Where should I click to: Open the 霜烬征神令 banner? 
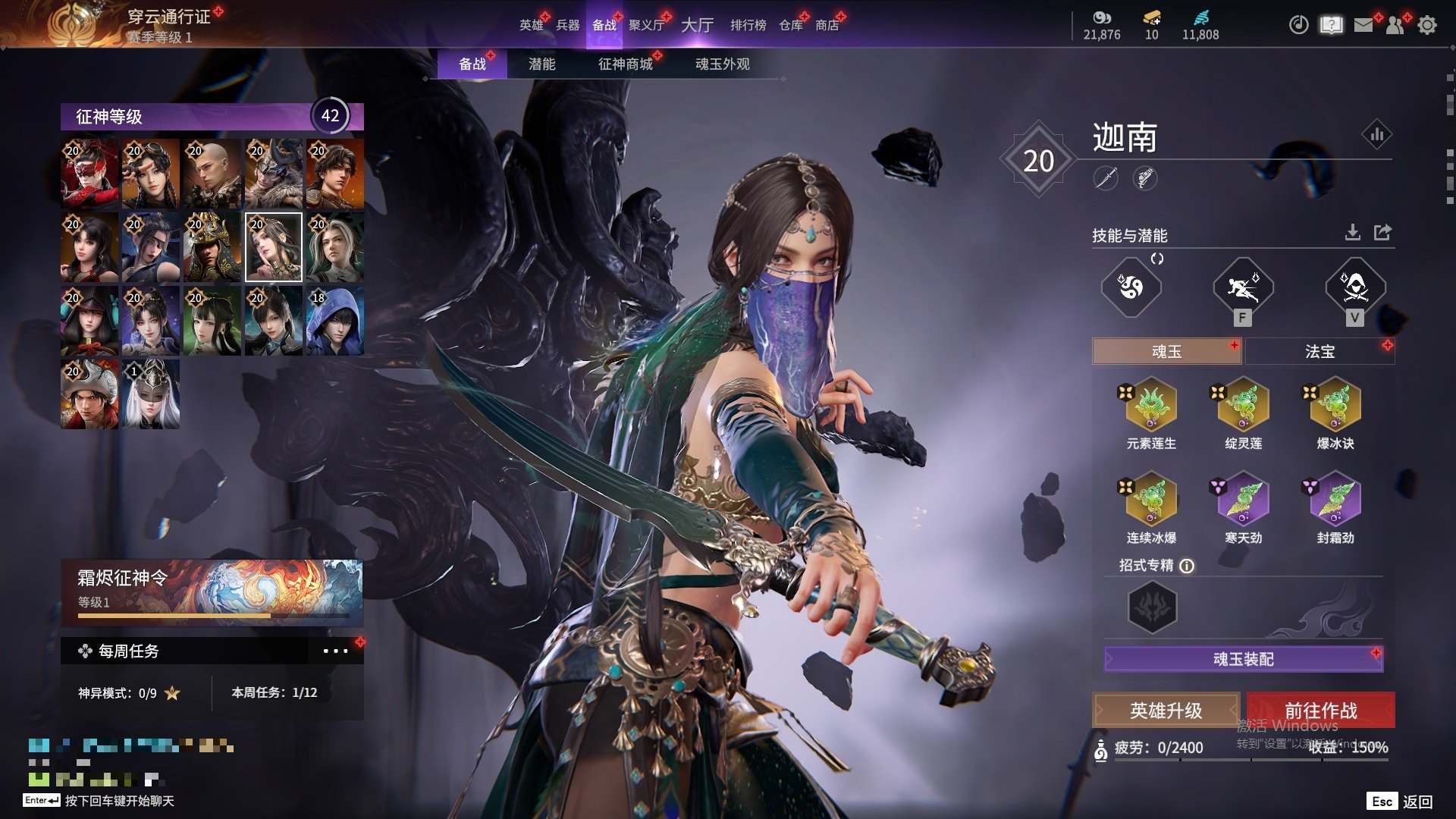[212, 591]
